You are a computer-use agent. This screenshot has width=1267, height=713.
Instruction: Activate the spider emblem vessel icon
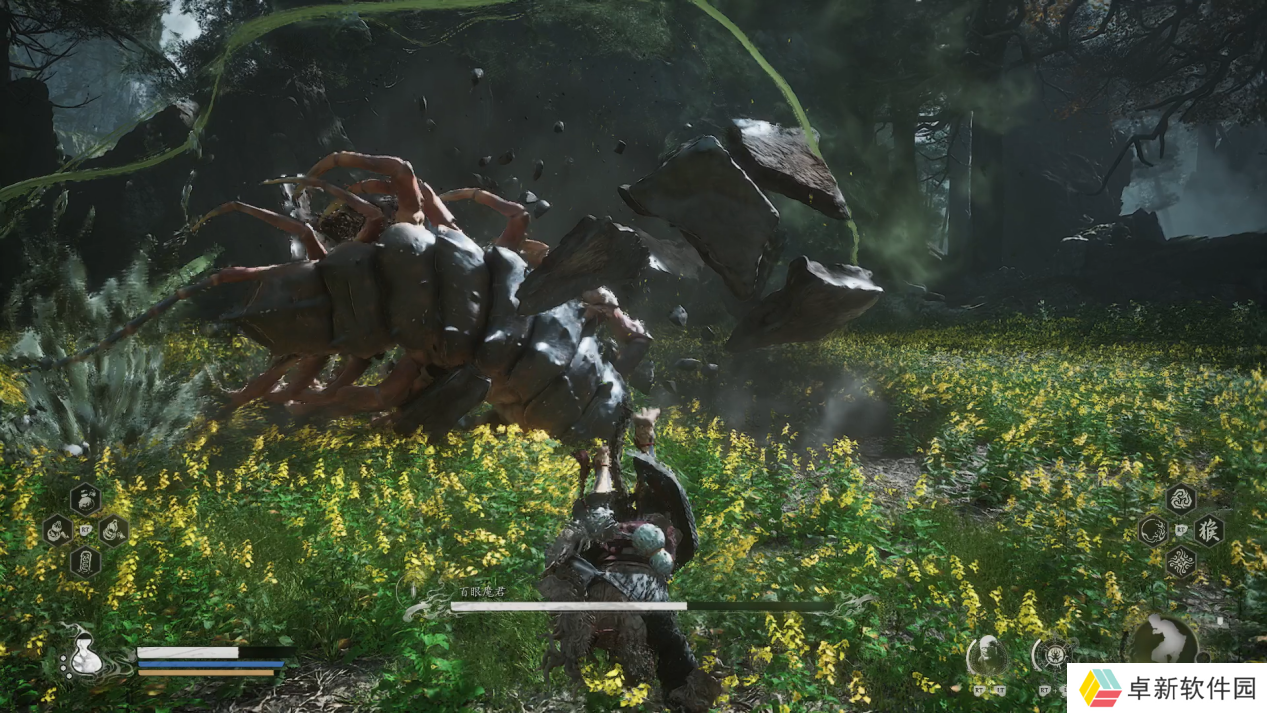[1052, 655]
